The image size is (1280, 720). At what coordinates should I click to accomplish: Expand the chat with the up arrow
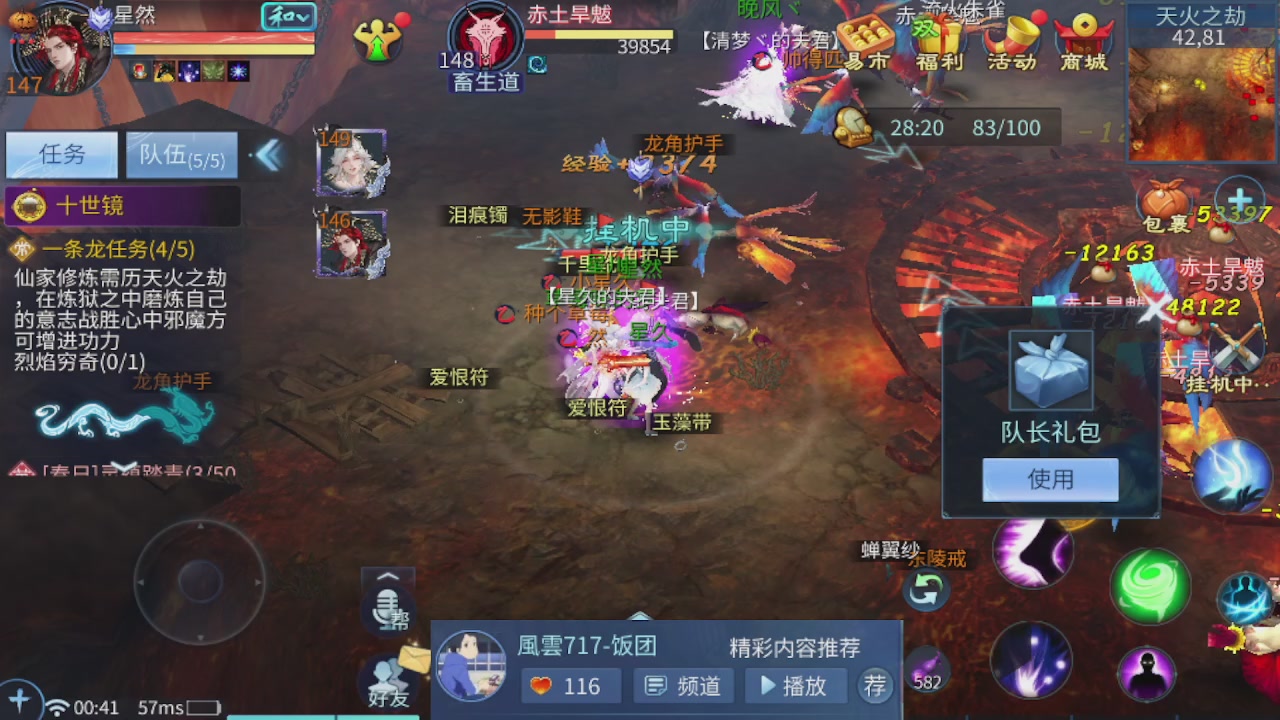coord(388,578)
